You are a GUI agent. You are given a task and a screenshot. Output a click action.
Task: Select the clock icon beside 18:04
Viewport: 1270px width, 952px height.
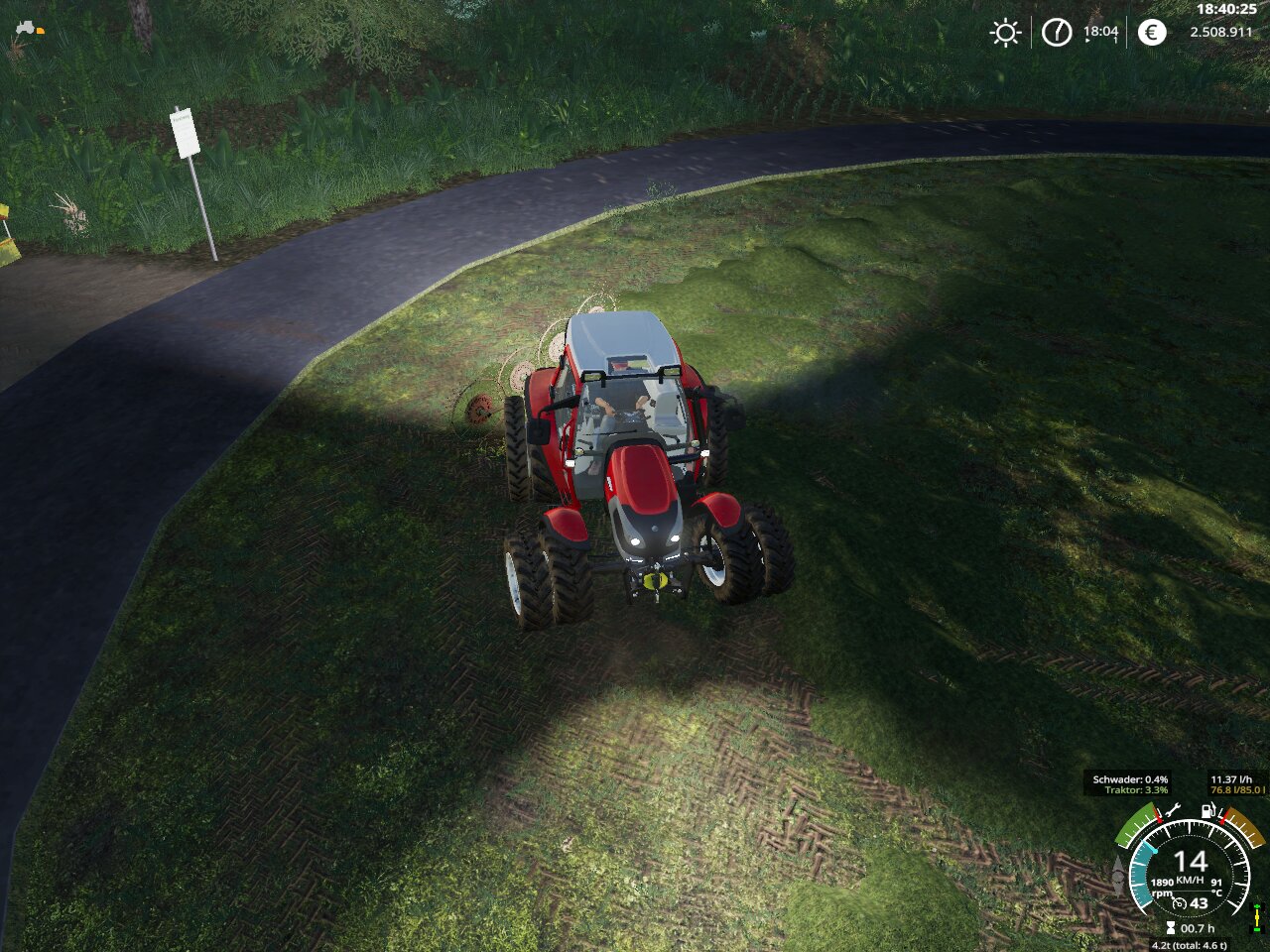[1057, 33]
